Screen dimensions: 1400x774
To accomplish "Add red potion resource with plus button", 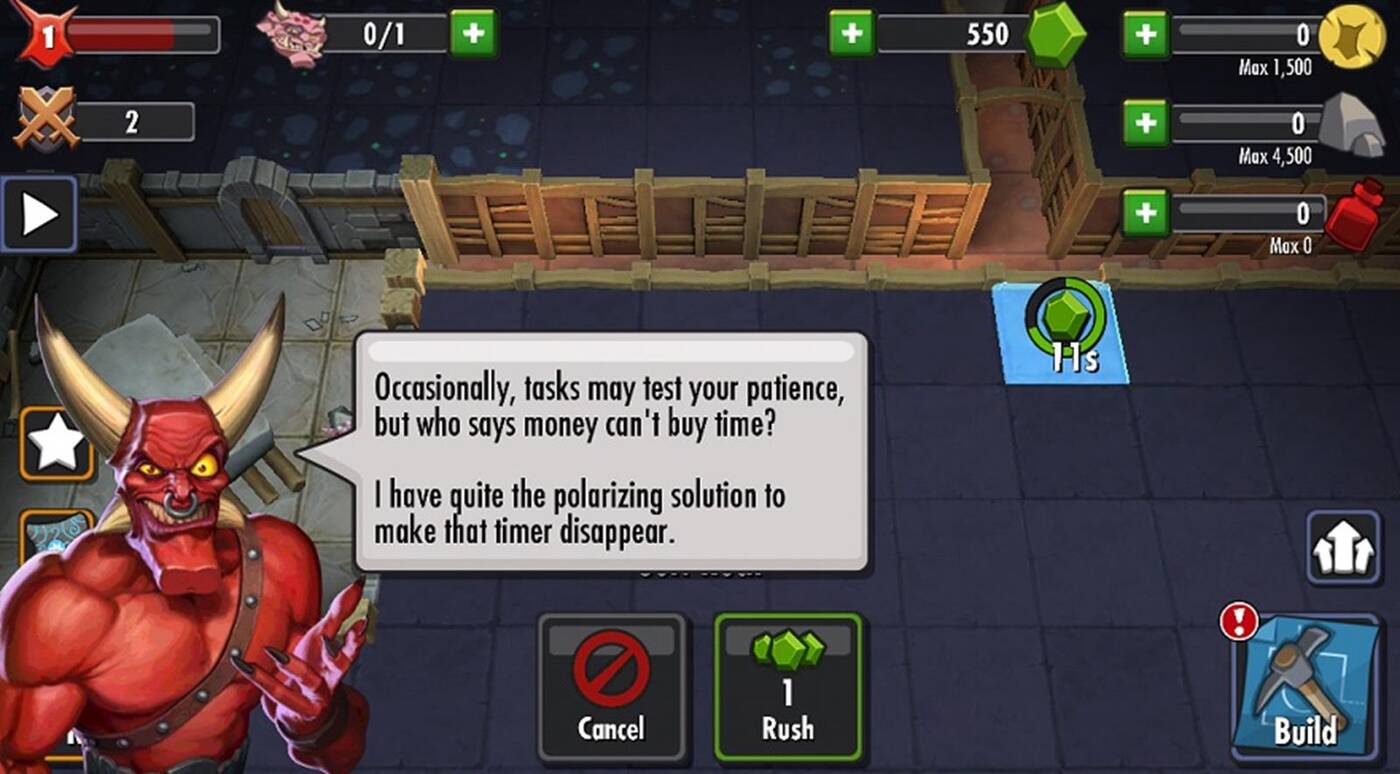I will click(1146, 212).
